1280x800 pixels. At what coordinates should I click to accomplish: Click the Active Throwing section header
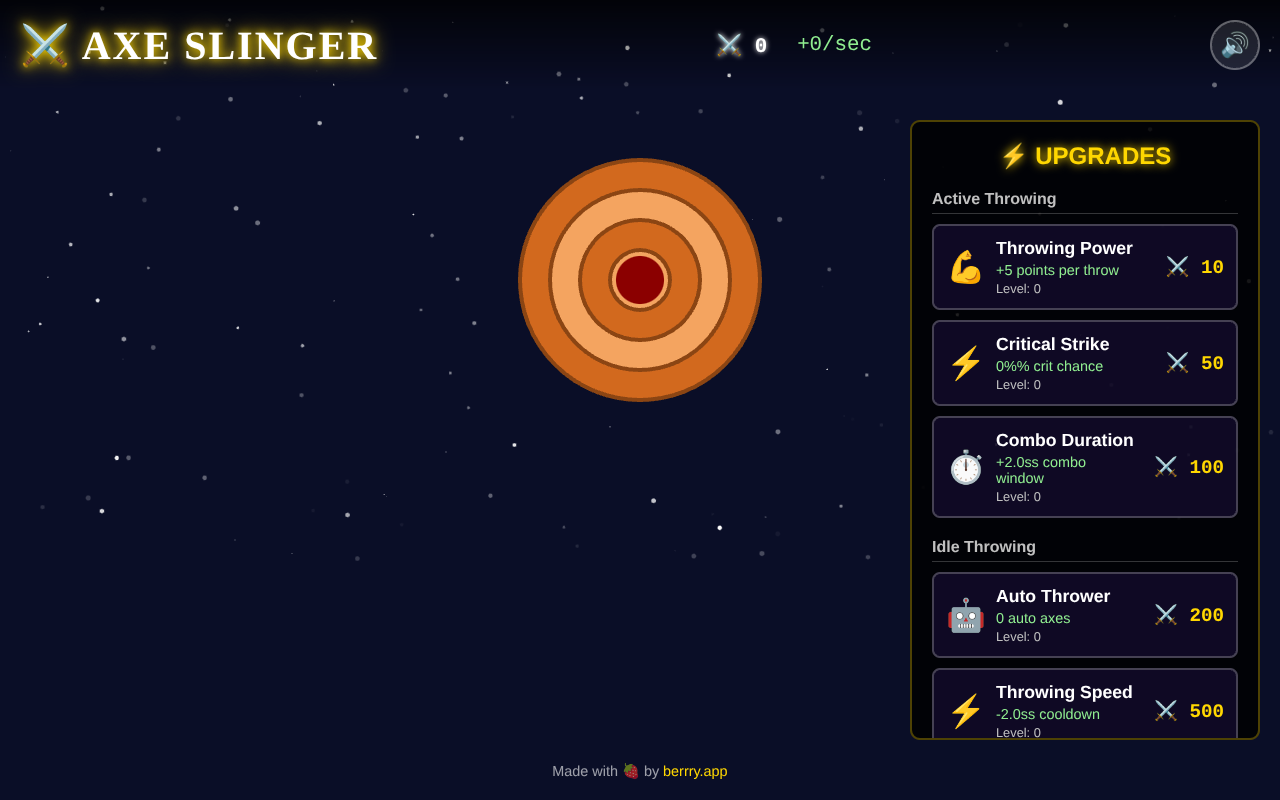point(993,198)
